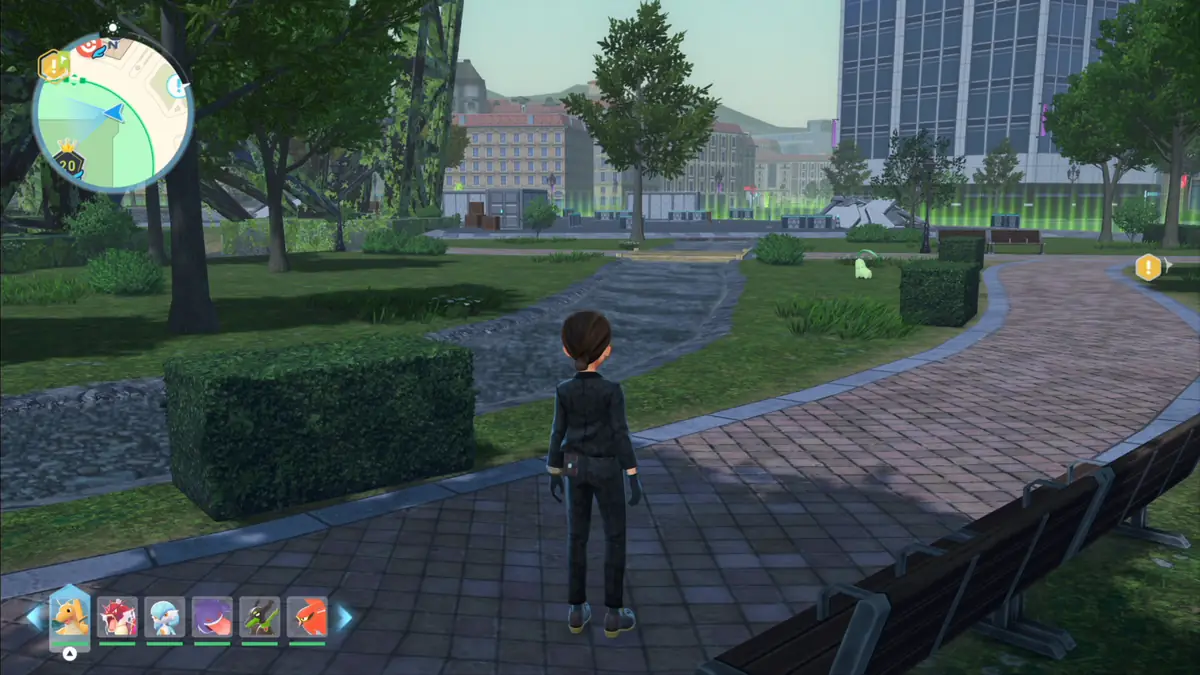Select the Gengar party slot
Screen dimensions: 1200x675
coord(212,617)
